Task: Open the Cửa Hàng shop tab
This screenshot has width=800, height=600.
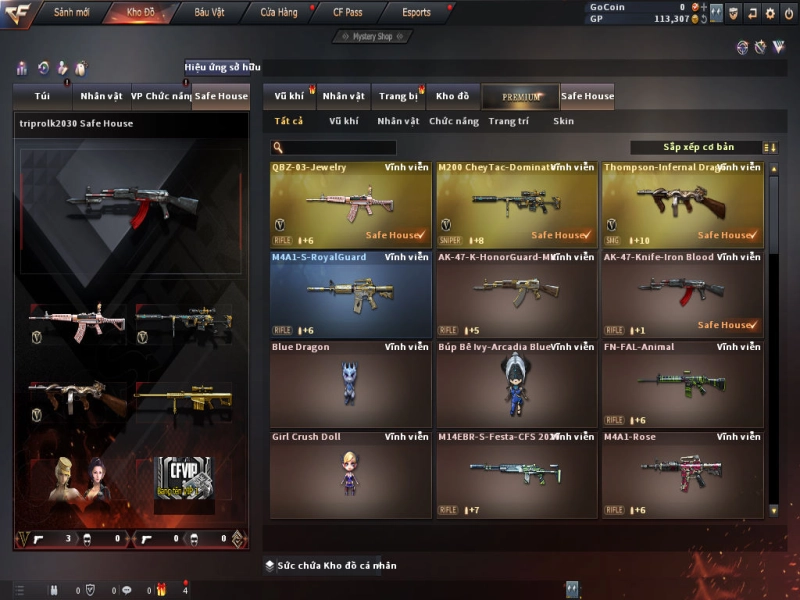Action: click(x=278, y=13)
